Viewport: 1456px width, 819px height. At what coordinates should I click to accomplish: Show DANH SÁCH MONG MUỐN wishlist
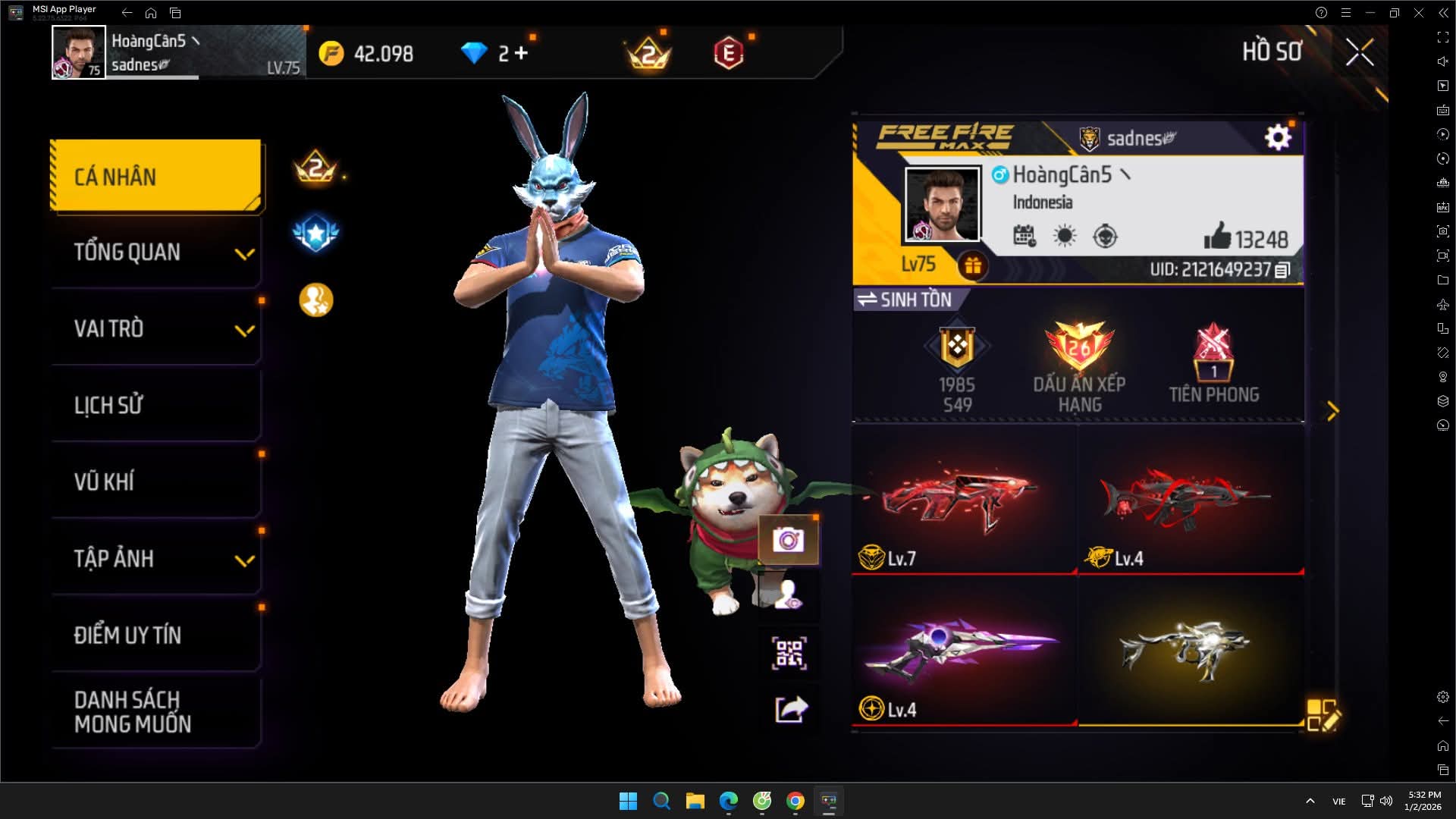tap(156, 712)
